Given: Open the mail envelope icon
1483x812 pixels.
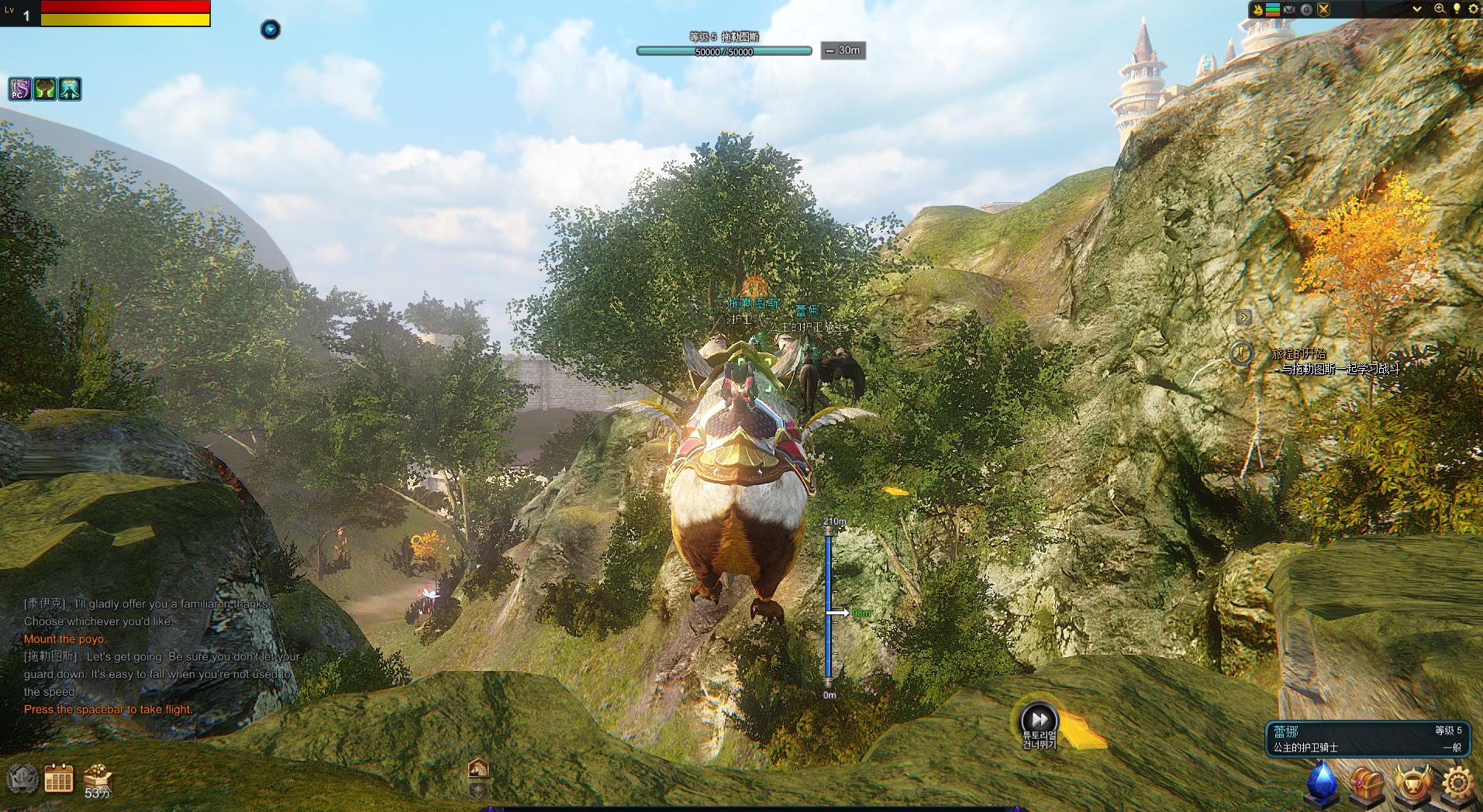Looking at the screenshot, I should (1289, 9).
